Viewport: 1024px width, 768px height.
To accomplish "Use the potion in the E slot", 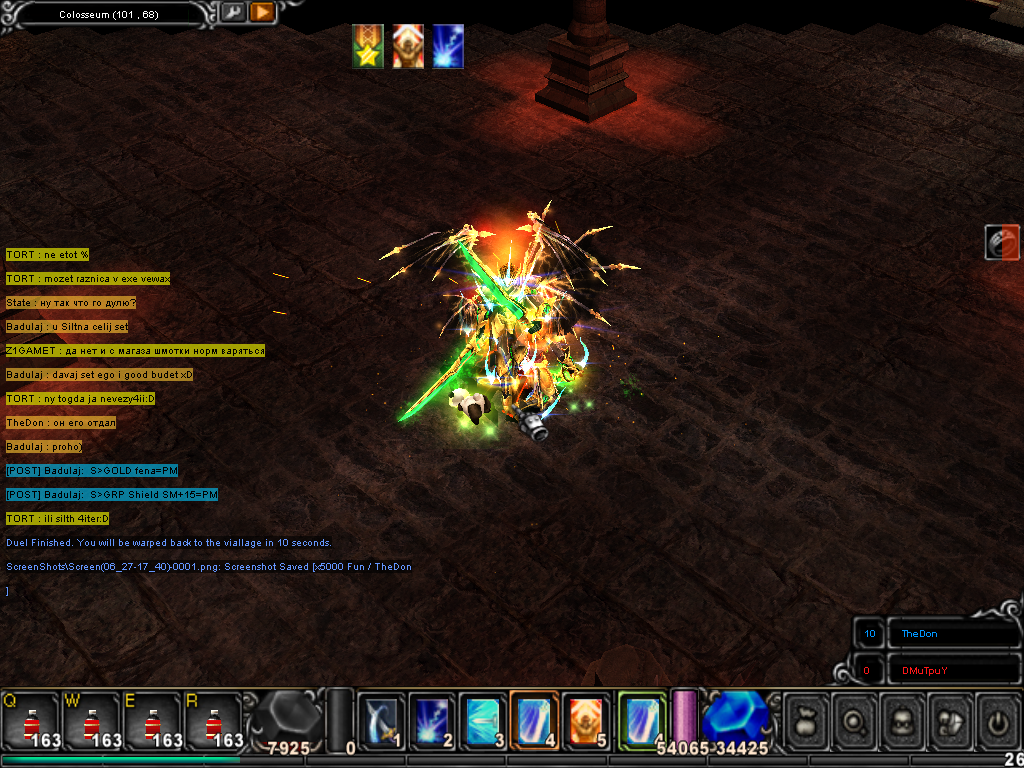I will pyautogui.click(x=152, y=720).
